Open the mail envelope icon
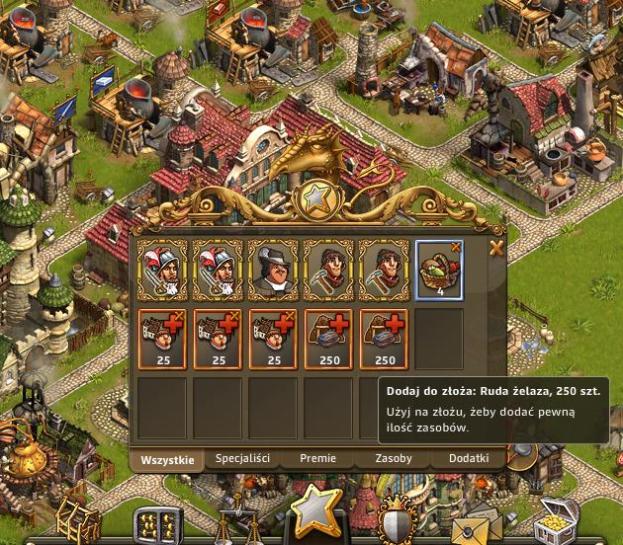This screenshot has width=623, height=545. coord(476,527)
